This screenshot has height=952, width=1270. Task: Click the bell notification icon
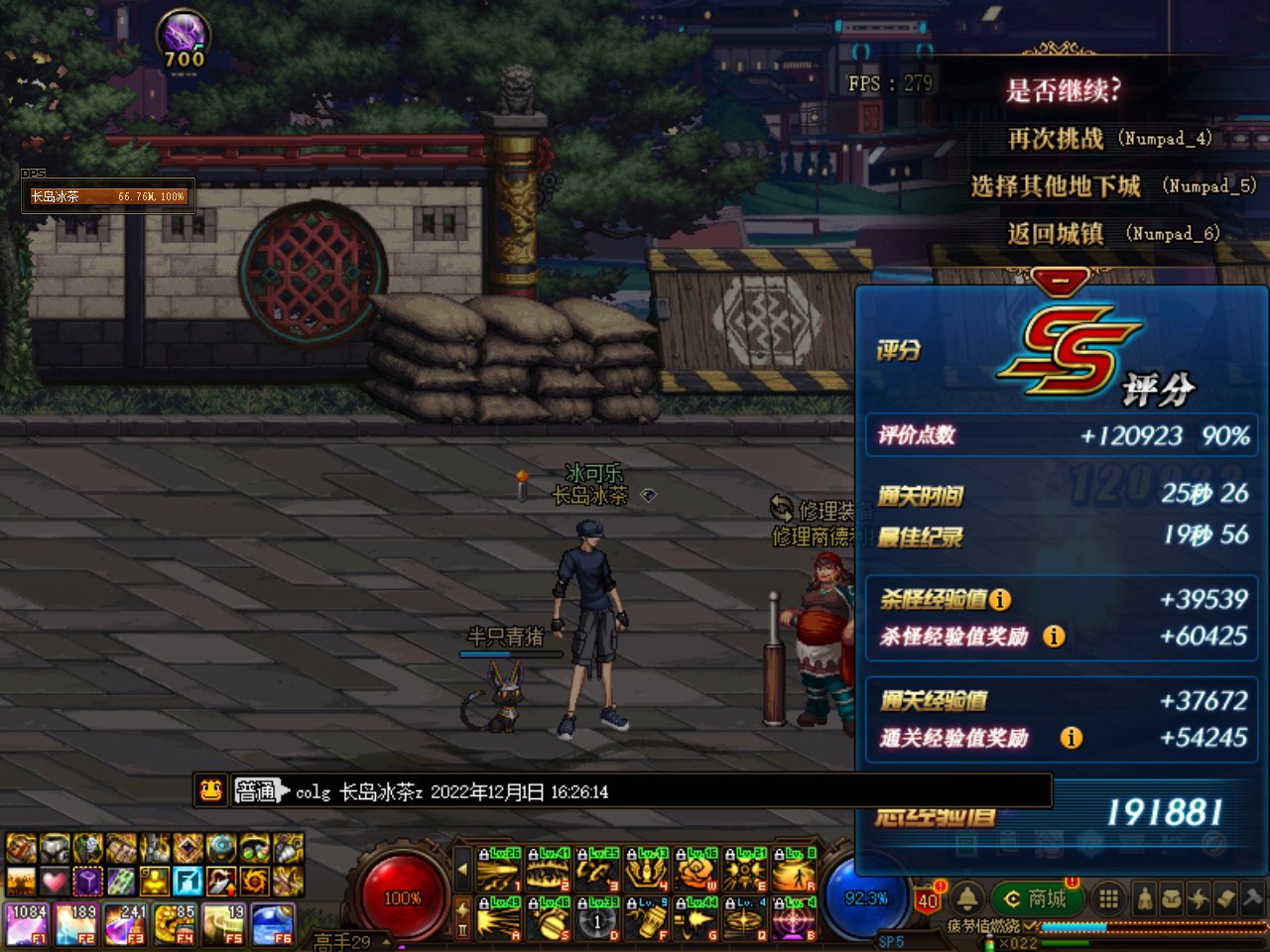pos(966,898)
